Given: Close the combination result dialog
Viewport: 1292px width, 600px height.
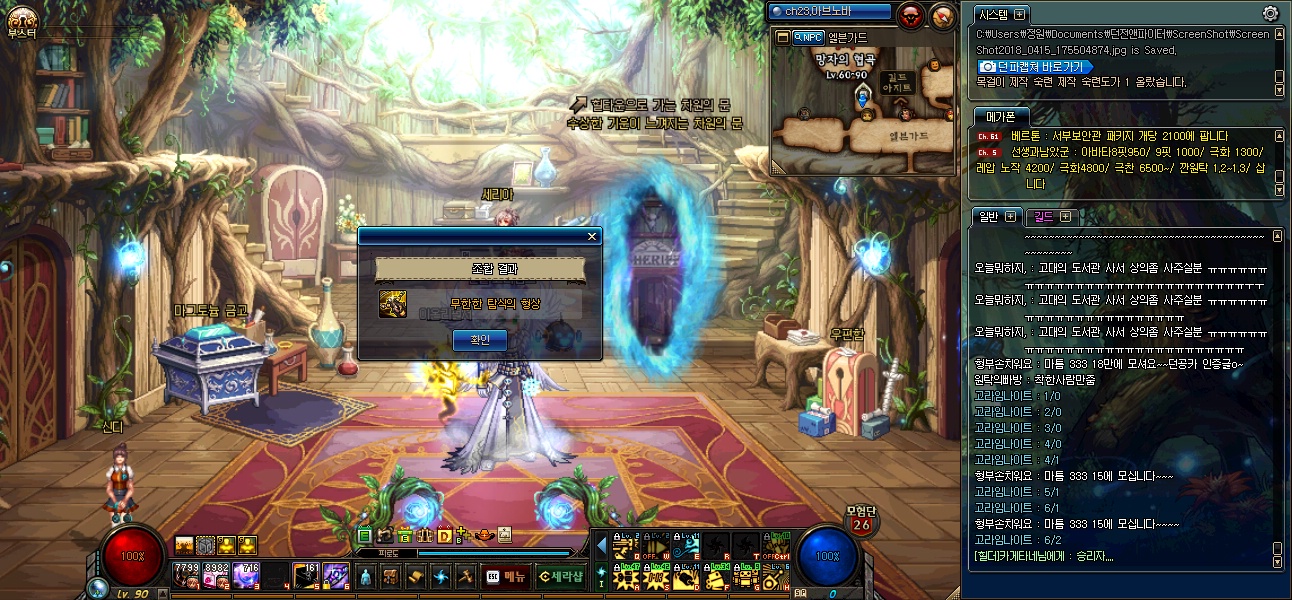Looking at the screenshot, I should point(592,237).
